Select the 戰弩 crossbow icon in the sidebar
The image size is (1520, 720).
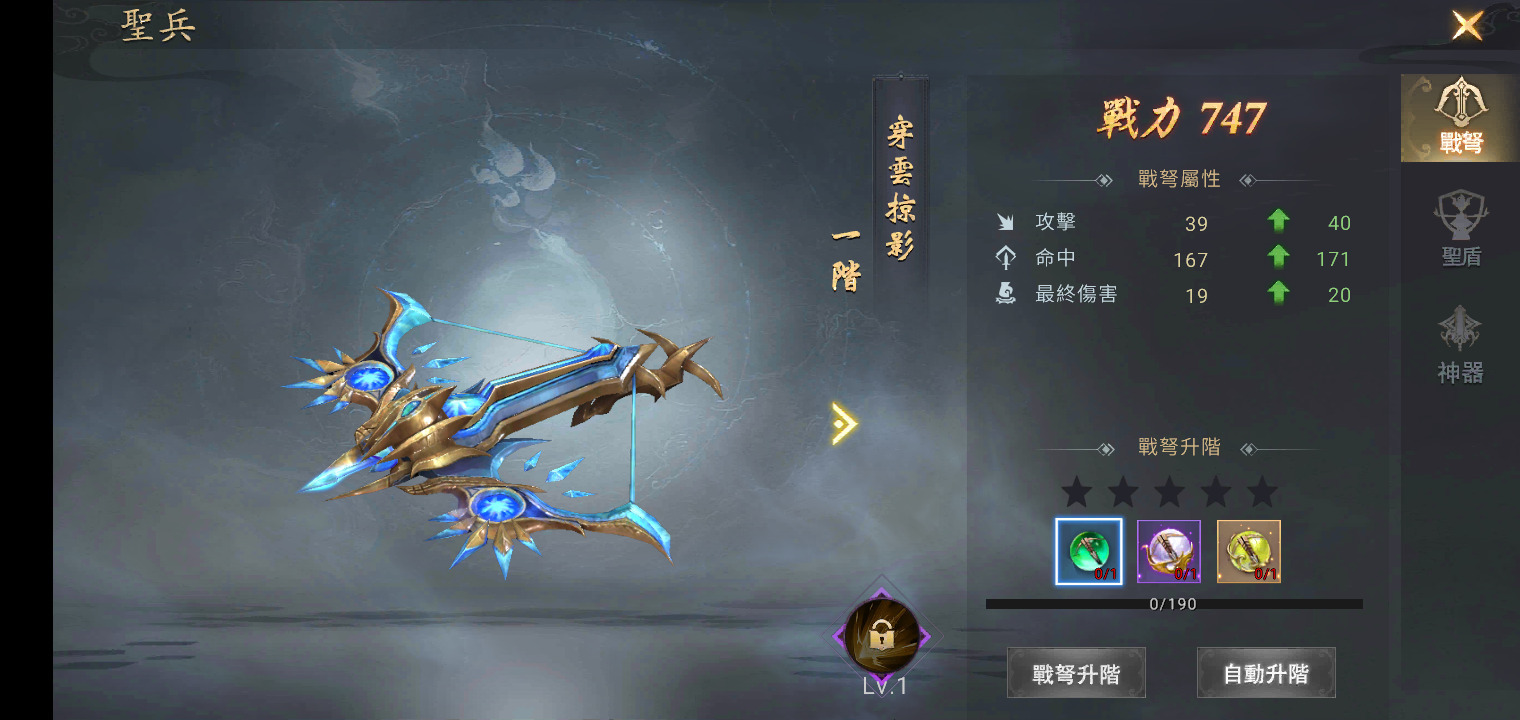point(1458,110)
